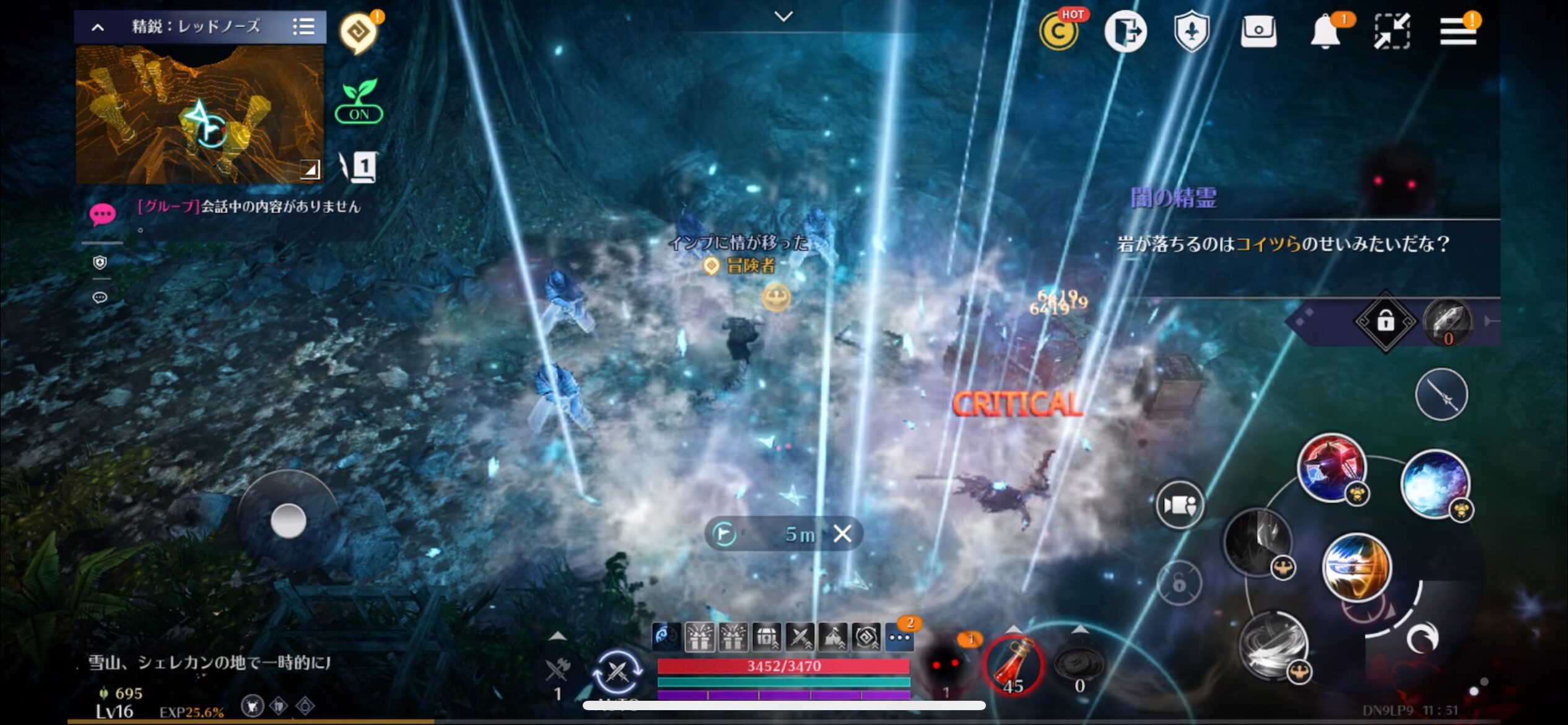Open the shield emblem menu

[x=1191, y=31]
